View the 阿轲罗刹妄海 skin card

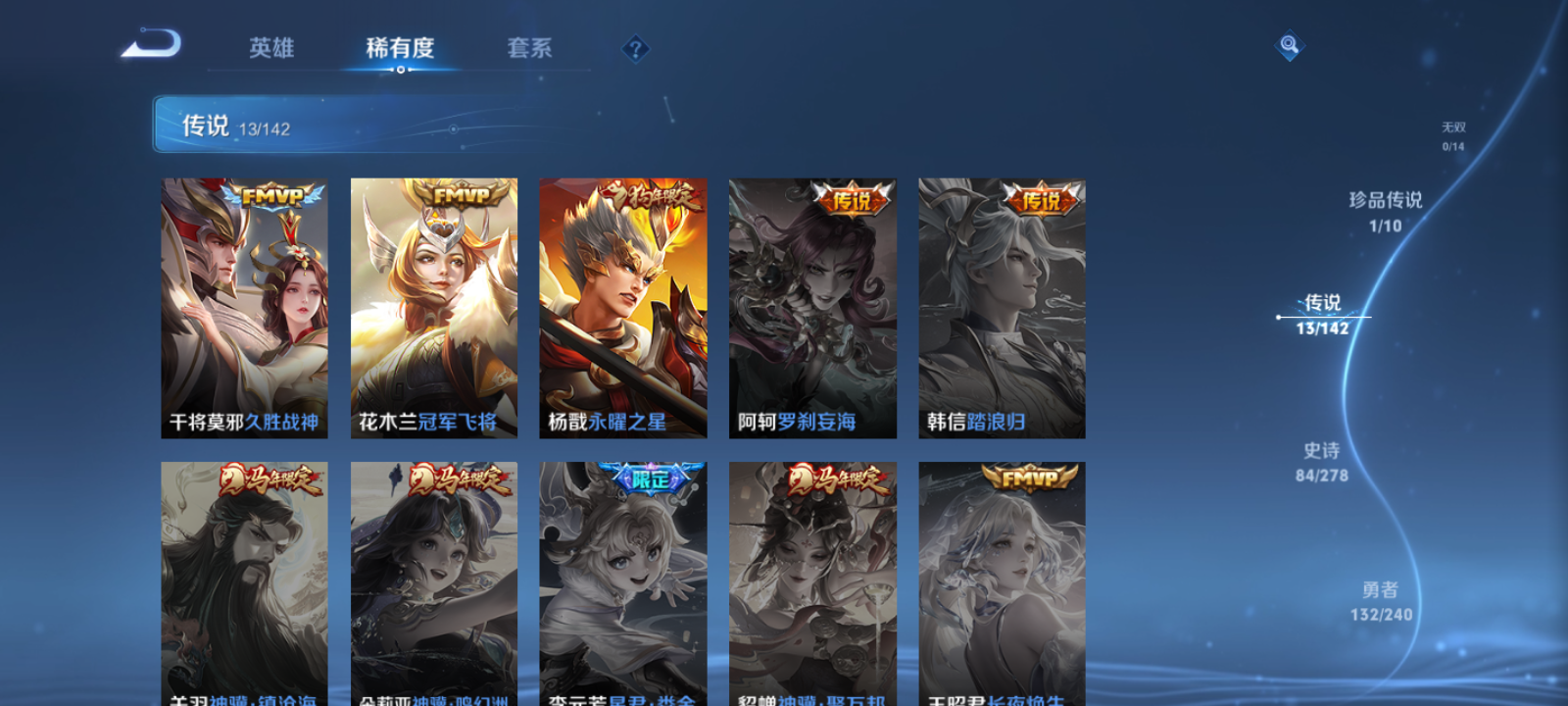(811, 304)
